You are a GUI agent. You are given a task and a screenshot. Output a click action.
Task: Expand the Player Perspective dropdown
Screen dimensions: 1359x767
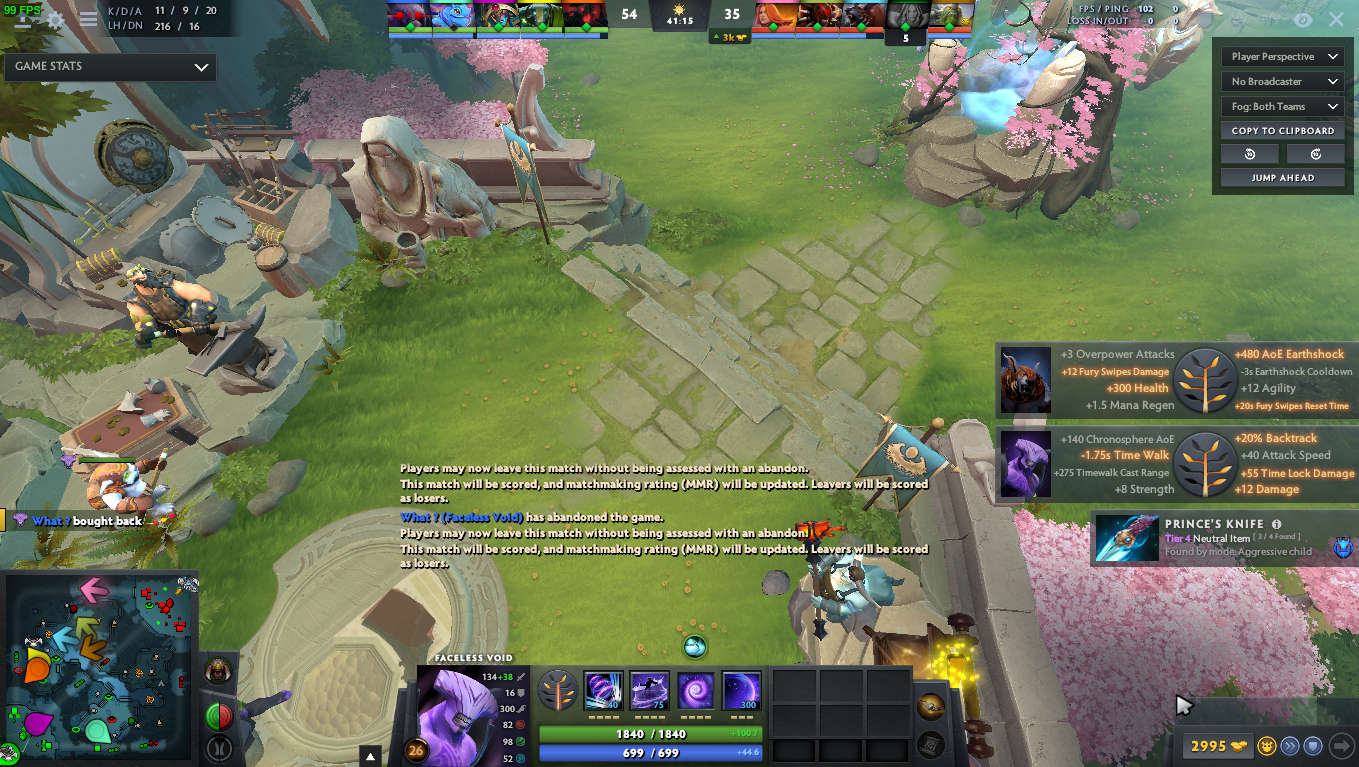[x=1281, y=56]
